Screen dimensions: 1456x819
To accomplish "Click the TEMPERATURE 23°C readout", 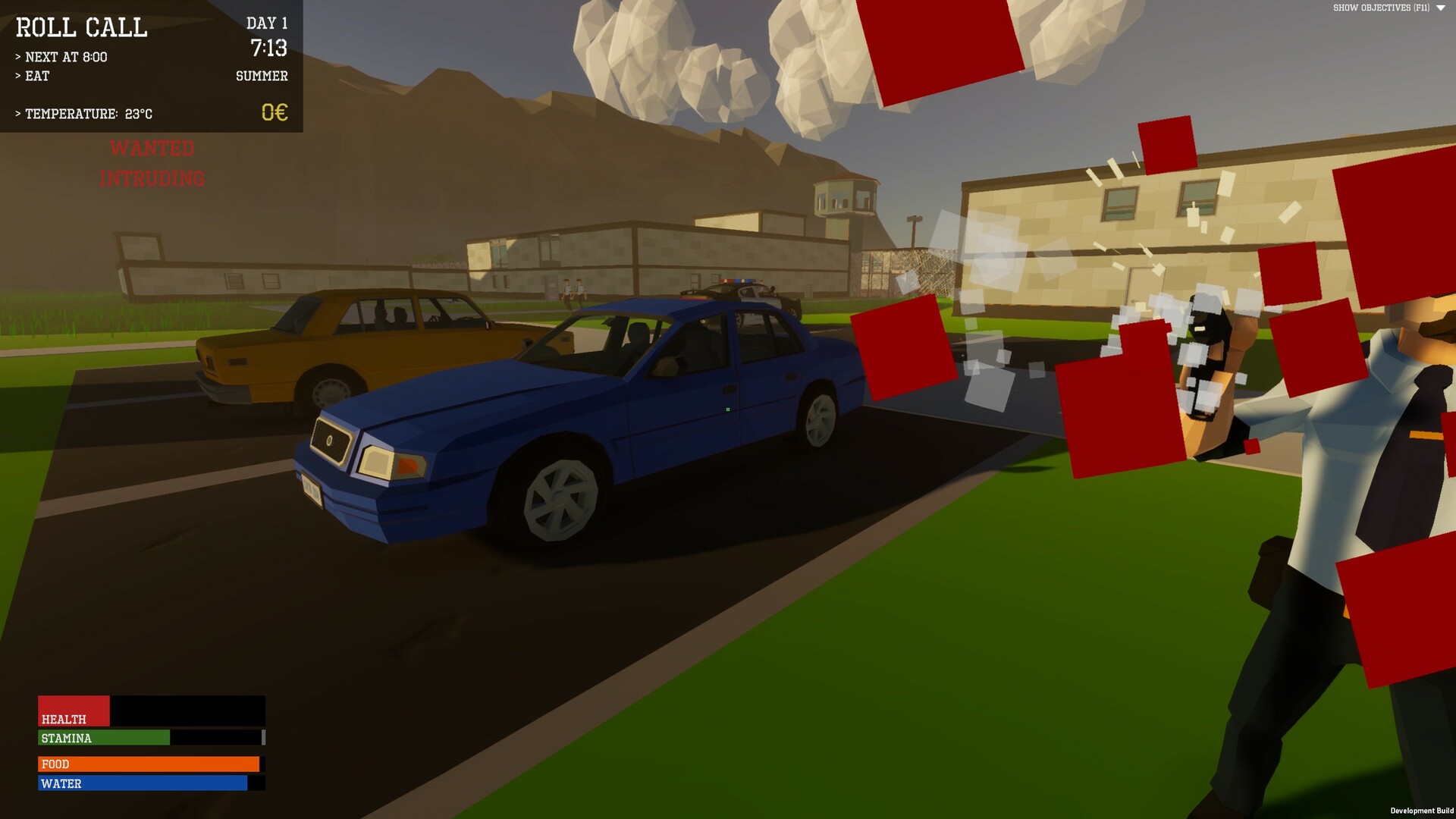I will [x=83, y=114].
